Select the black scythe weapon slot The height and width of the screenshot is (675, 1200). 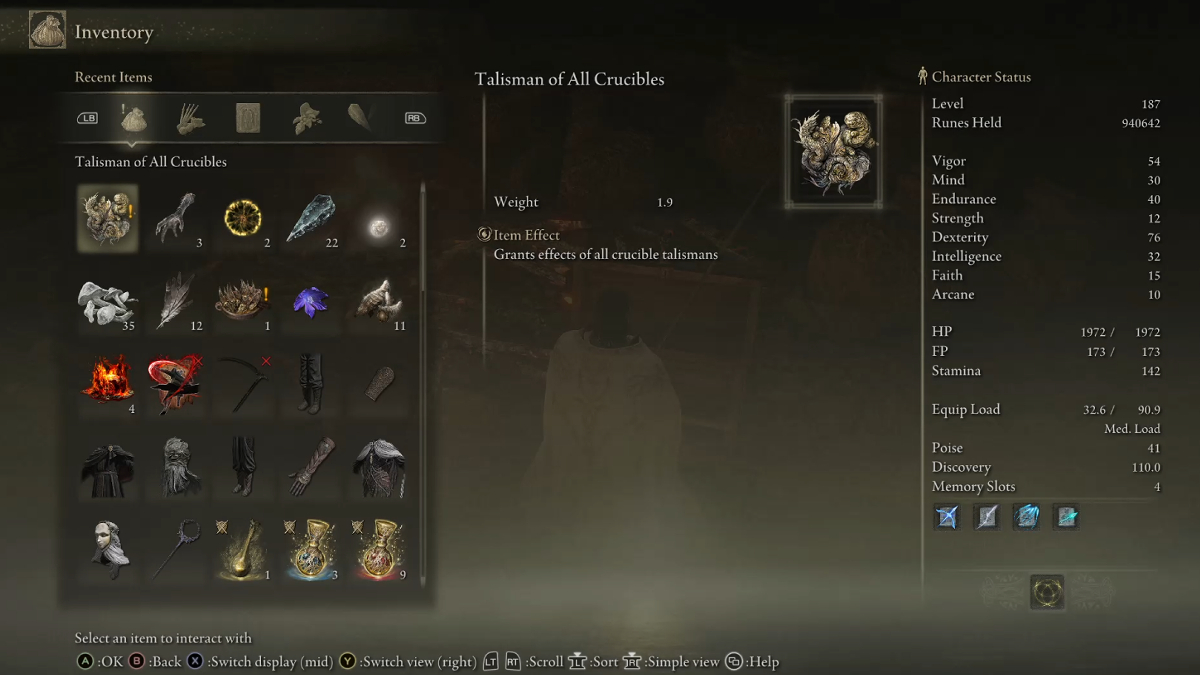(x=242, y=384)
